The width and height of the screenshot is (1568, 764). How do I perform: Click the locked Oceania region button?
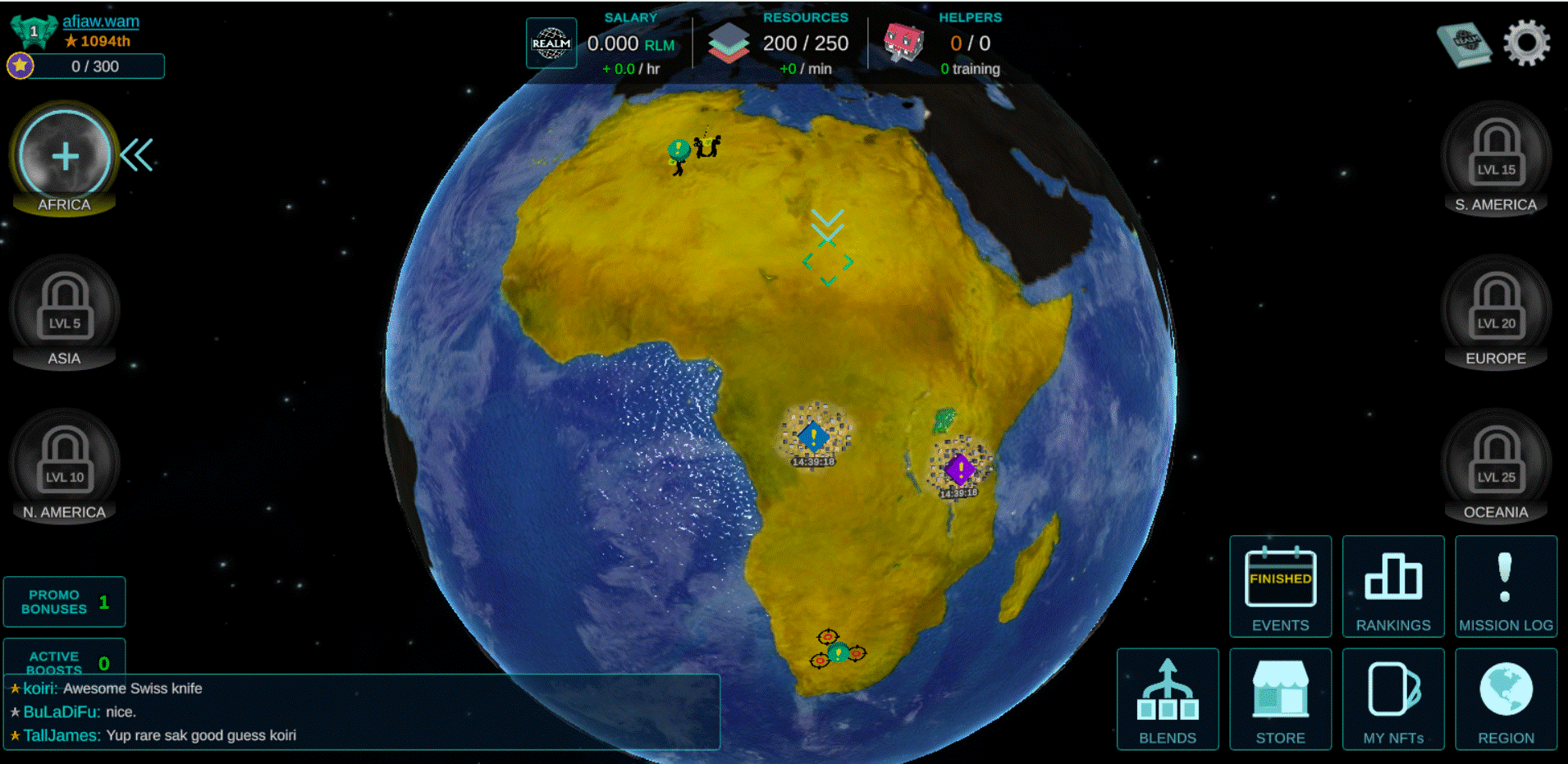pyautogui.click(x=1496, y=464)
